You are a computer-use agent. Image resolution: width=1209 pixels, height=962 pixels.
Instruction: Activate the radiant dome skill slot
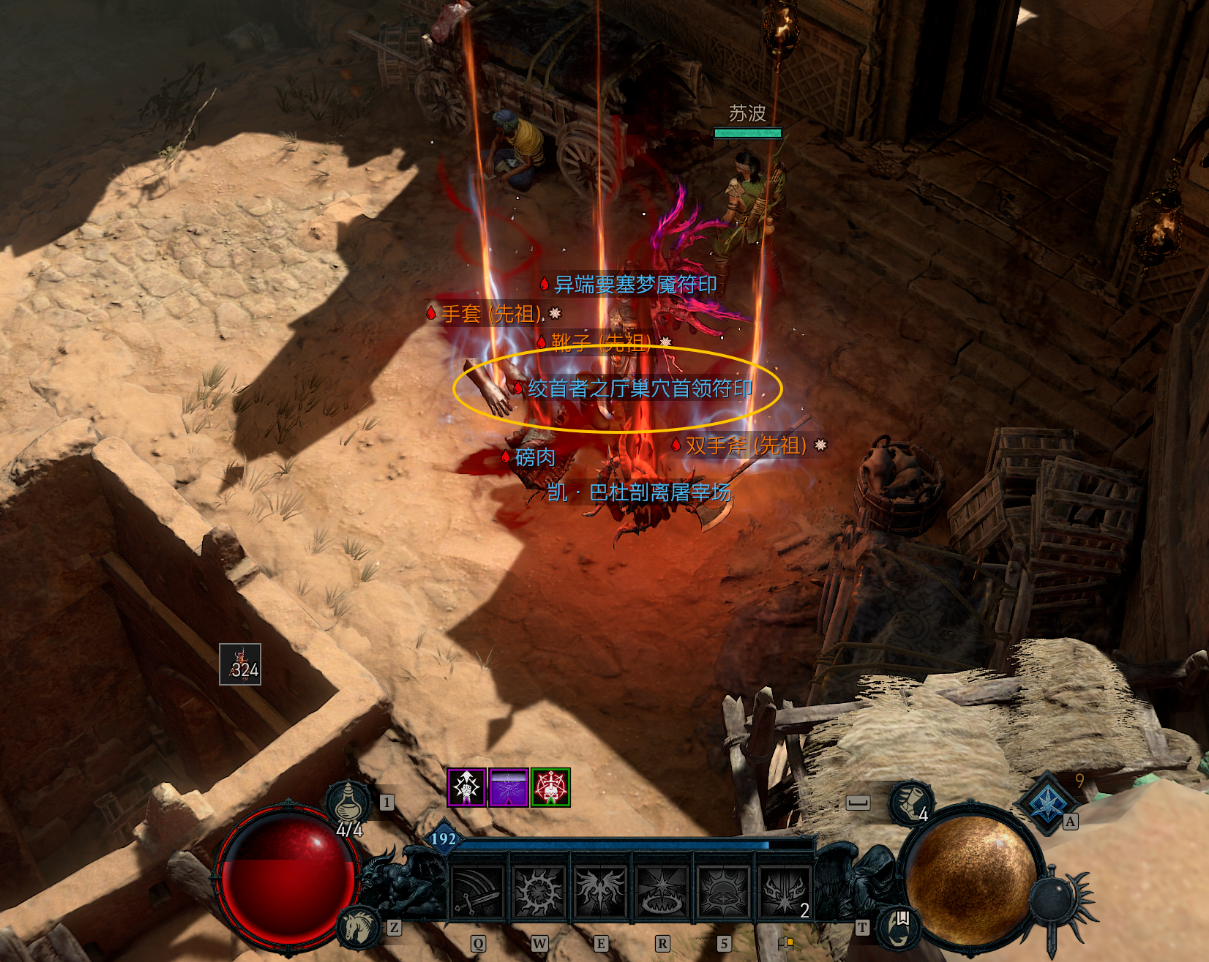pos(725,891)
